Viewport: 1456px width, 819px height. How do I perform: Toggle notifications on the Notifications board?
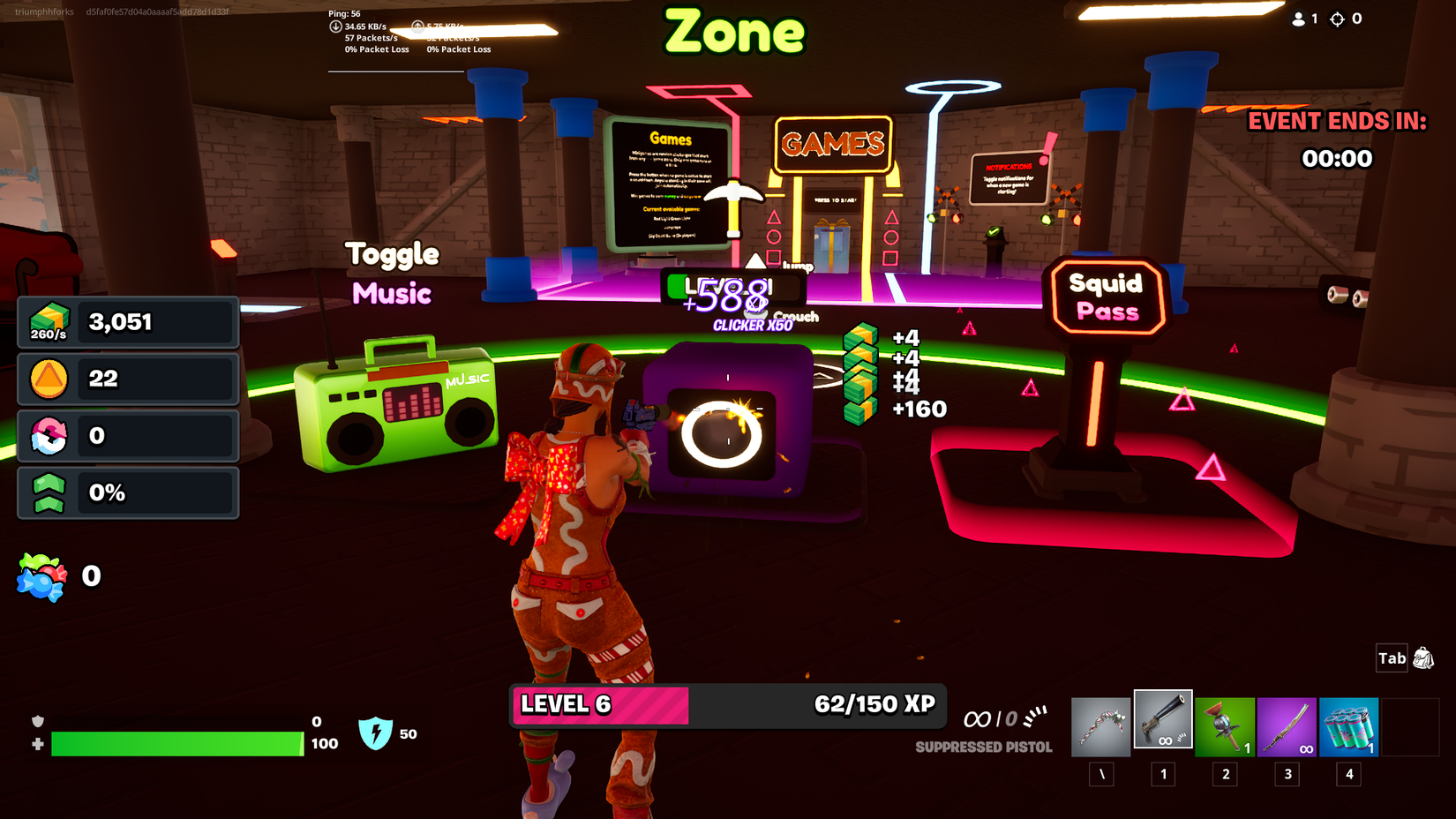(x=1009, y=177)
